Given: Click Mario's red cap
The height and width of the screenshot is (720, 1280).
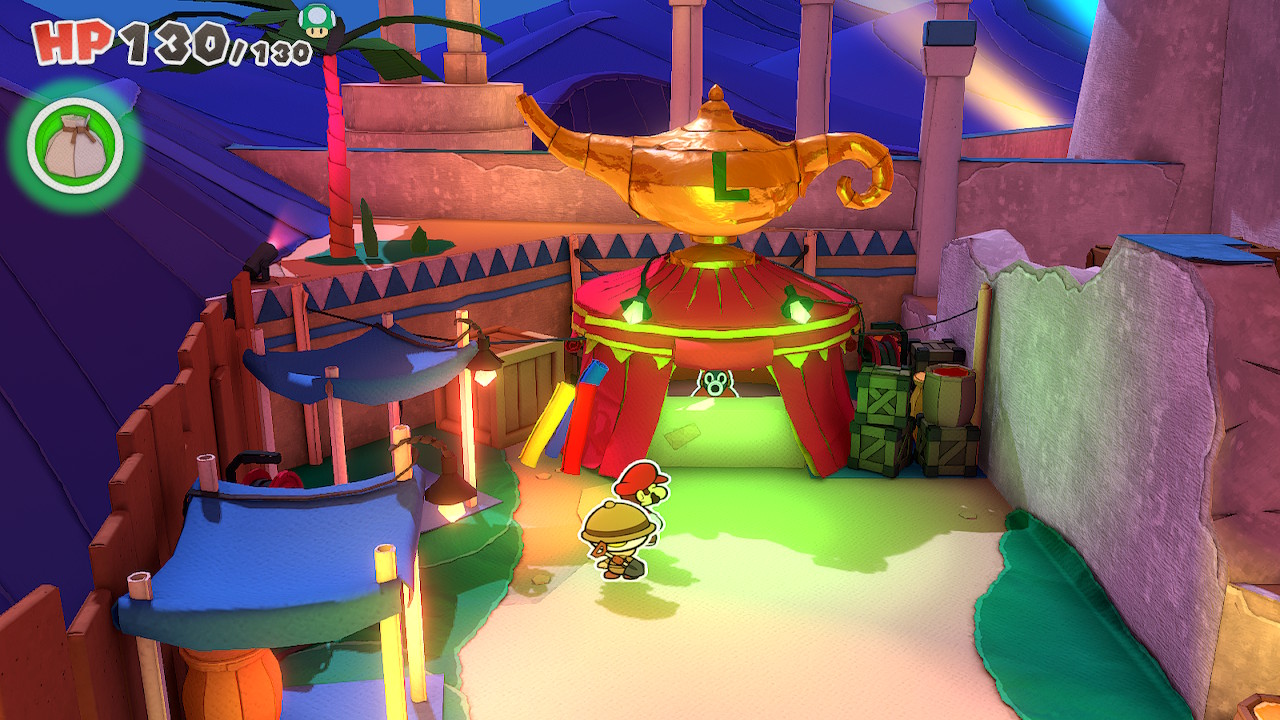Looking at the screenshot, I should (x=641, y=478).
